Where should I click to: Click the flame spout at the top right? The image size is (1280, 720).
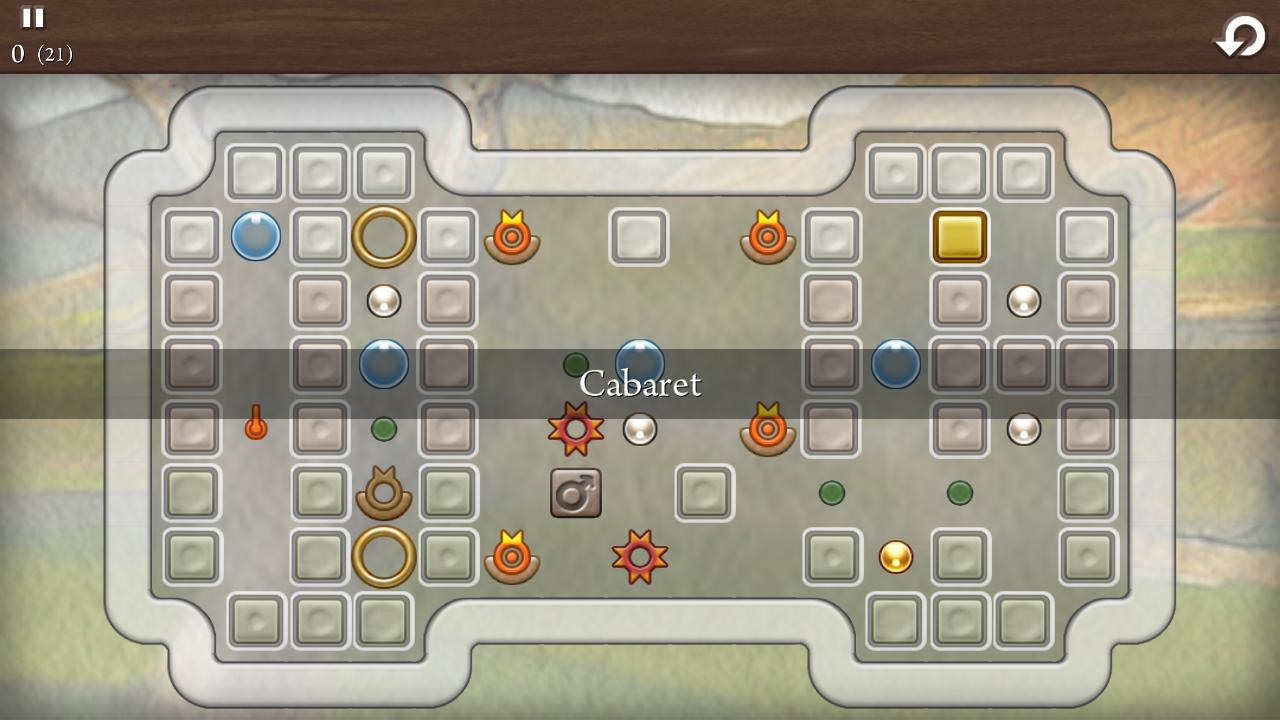pos(767,237)
